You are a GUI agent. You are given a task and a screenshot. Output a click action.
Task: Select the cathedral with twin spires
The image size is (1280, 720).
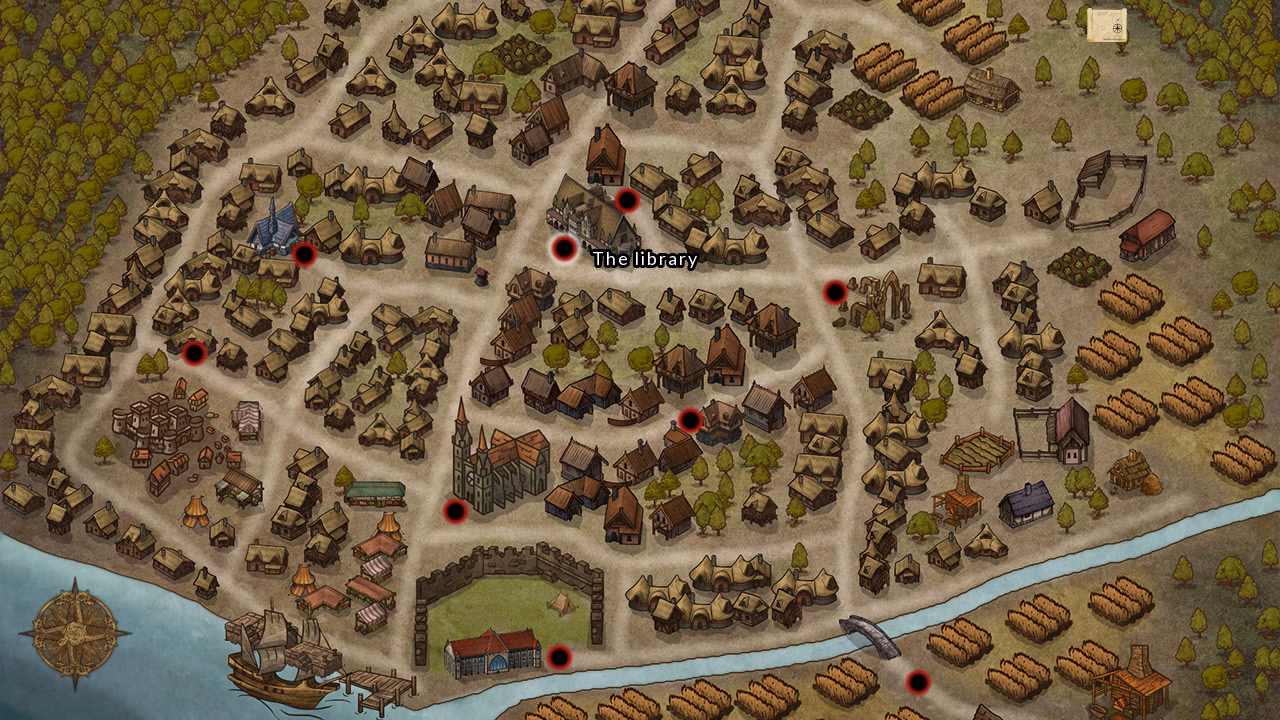click(x=490, y=455)
